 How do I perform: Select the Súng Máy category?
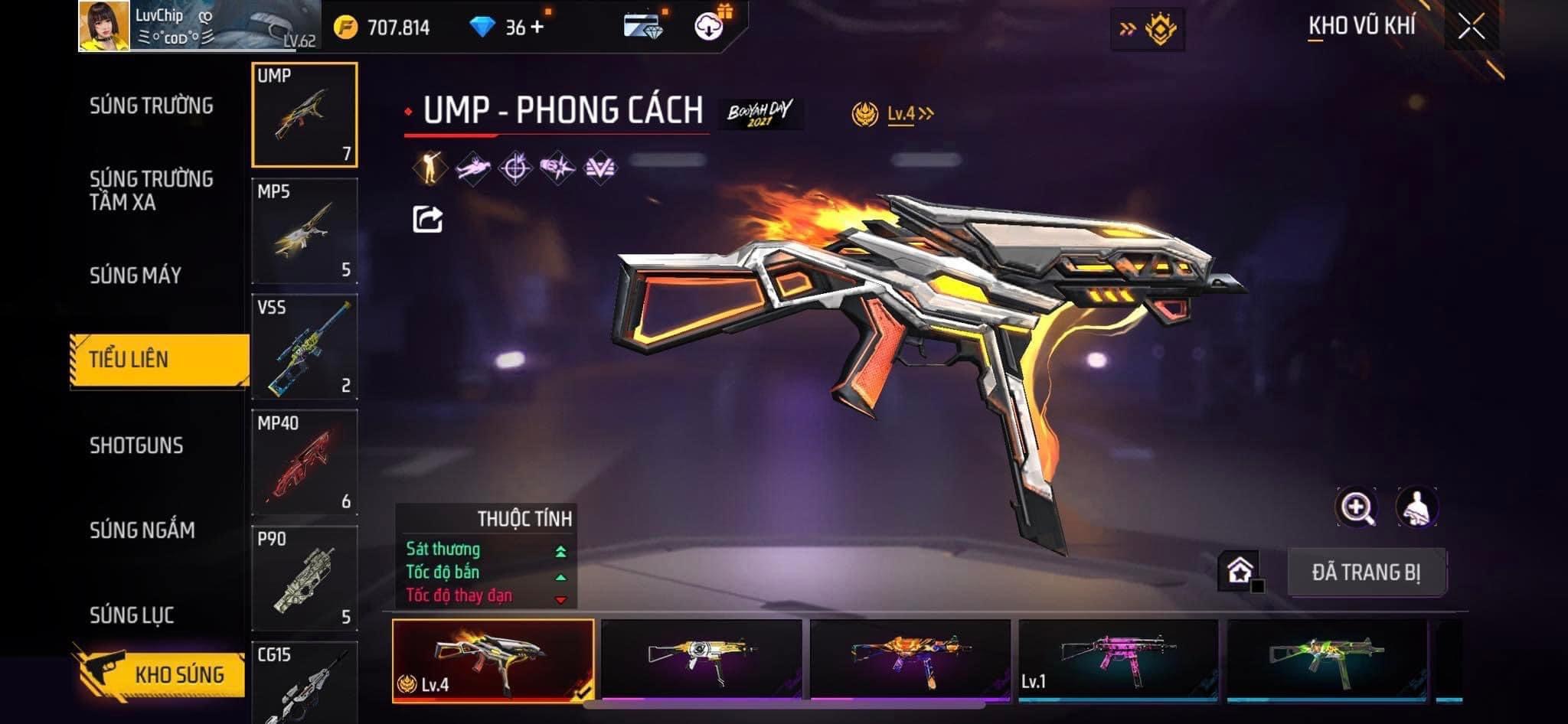pyautogui.click(x=136, y=276)
